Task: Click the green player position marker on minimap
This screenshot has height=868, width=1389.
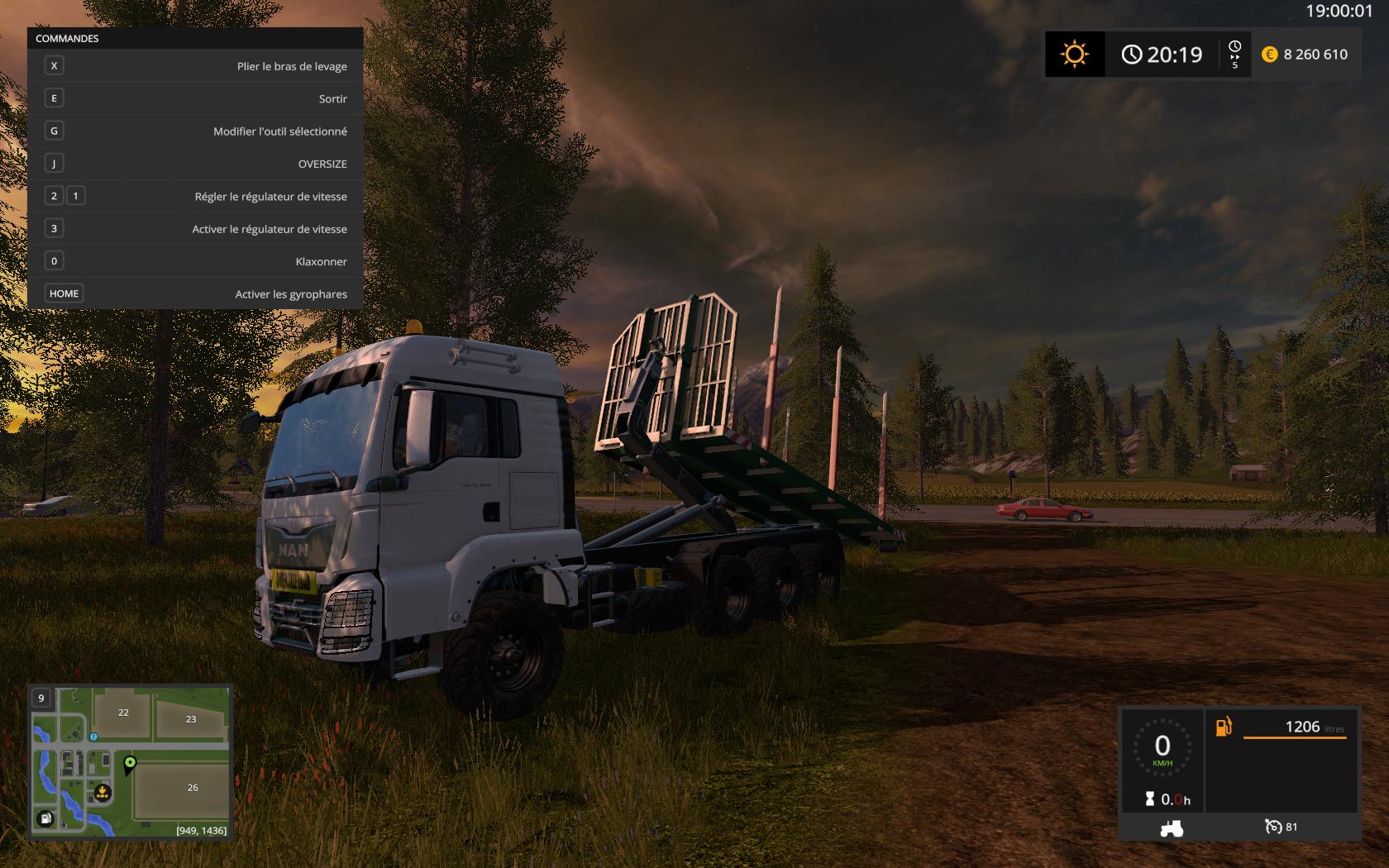Action: [x=130, y=763]
